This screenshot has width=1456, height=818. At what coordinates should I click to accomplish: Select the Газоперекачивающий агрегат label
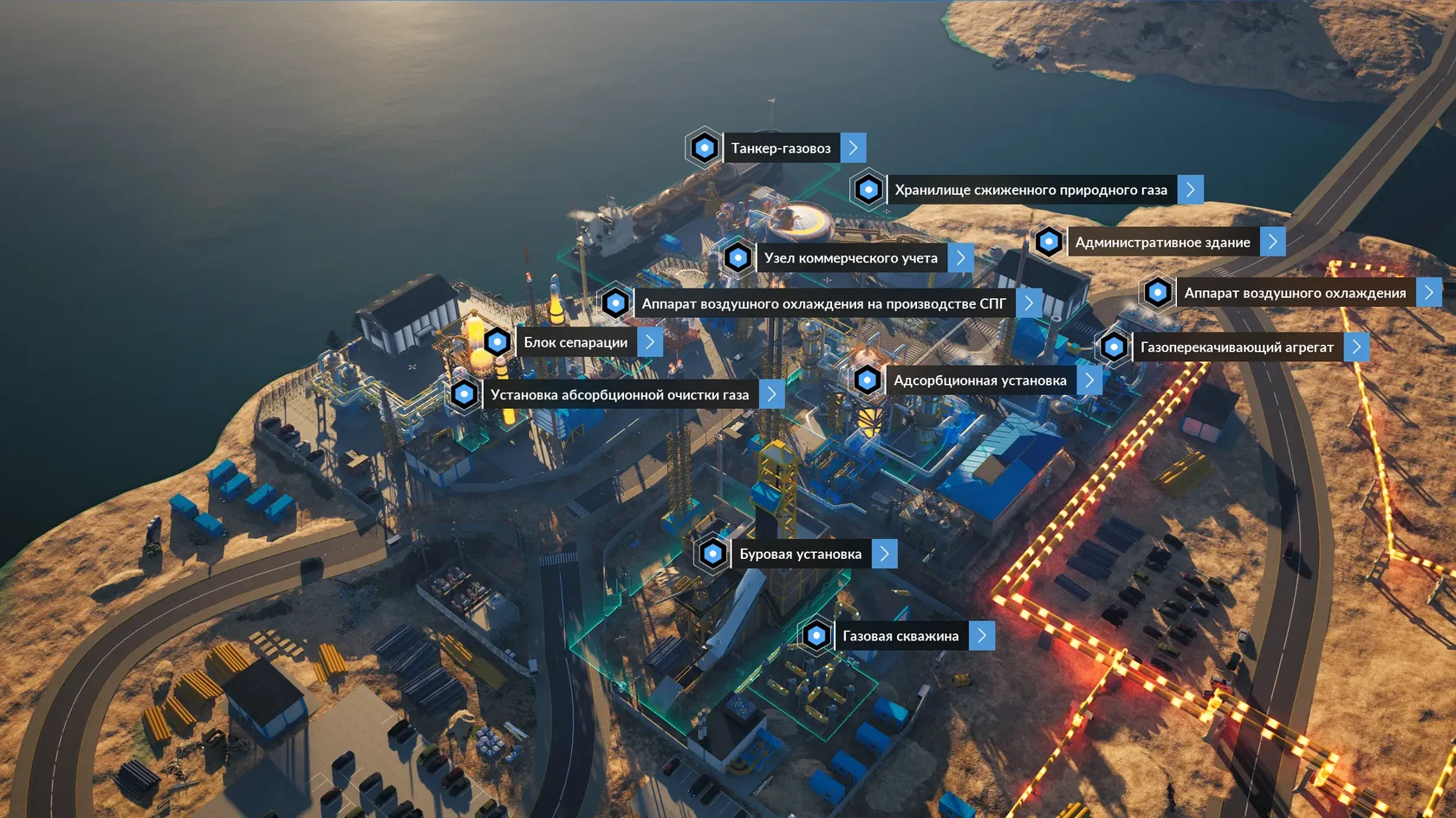pyautogui.click(x=1237, y=347)
